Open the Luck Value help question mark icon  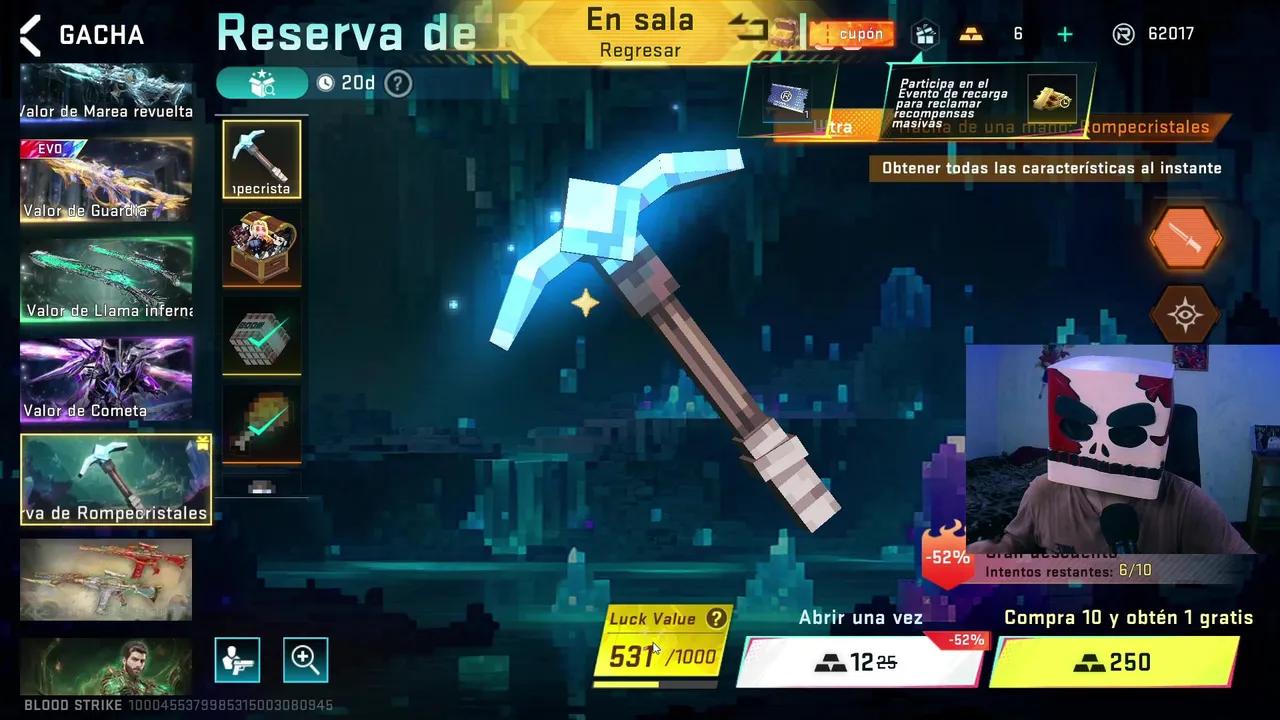click(x=716, y=618)
